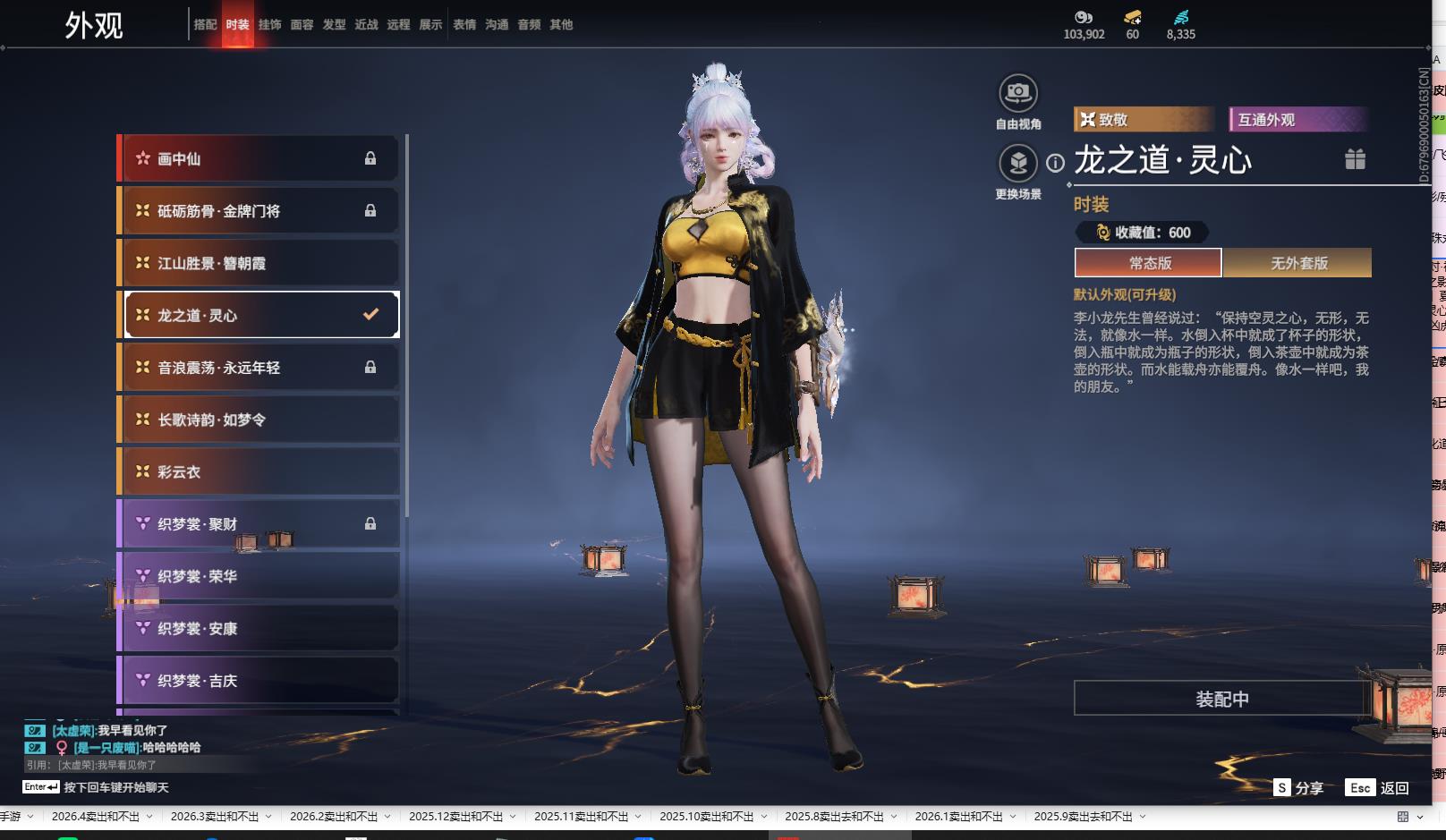Click the 装配中 equip button

(x=1221, y=699)
